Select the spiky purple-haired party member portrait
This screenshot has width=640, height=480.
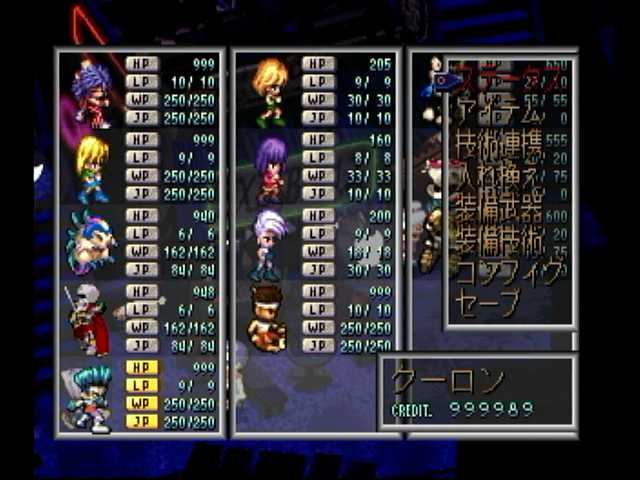pos(90,93)
